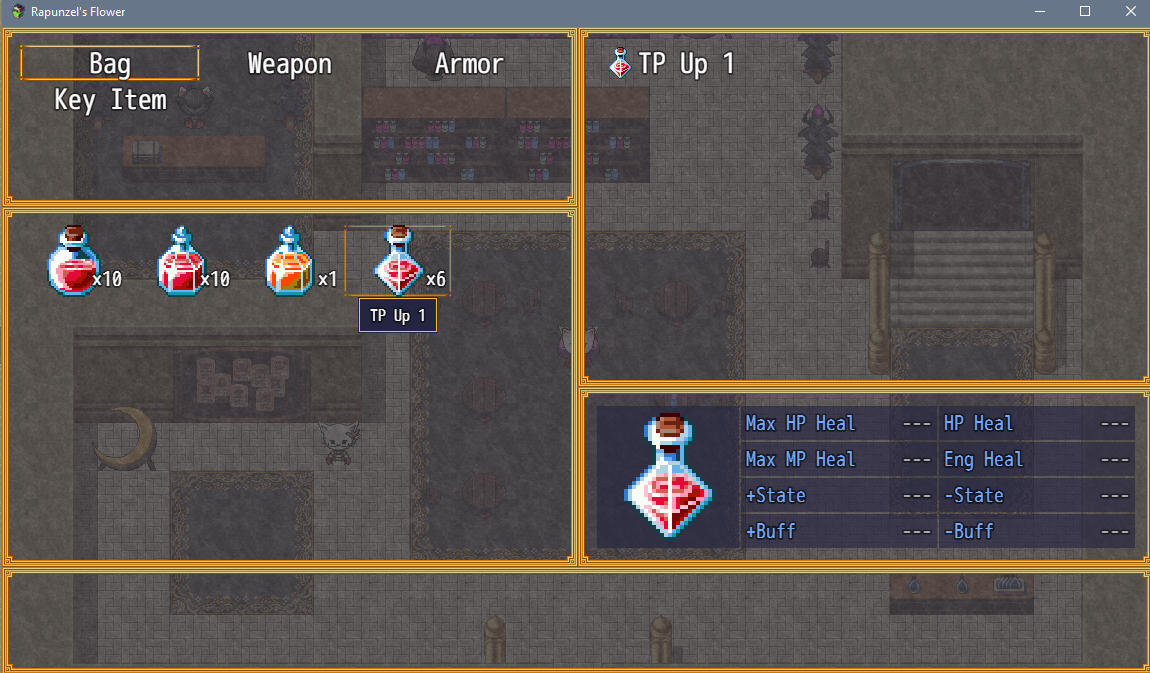Show the Key Item category
This screenshot has height=673, width=1150.
[x=110, y=100]
